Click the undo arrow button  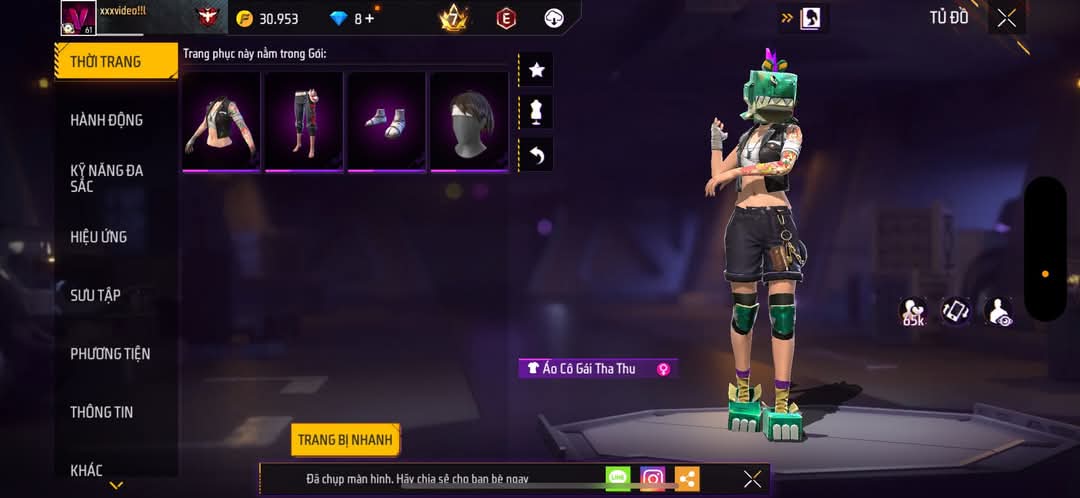pyautogui.click(x=536, y=155)
